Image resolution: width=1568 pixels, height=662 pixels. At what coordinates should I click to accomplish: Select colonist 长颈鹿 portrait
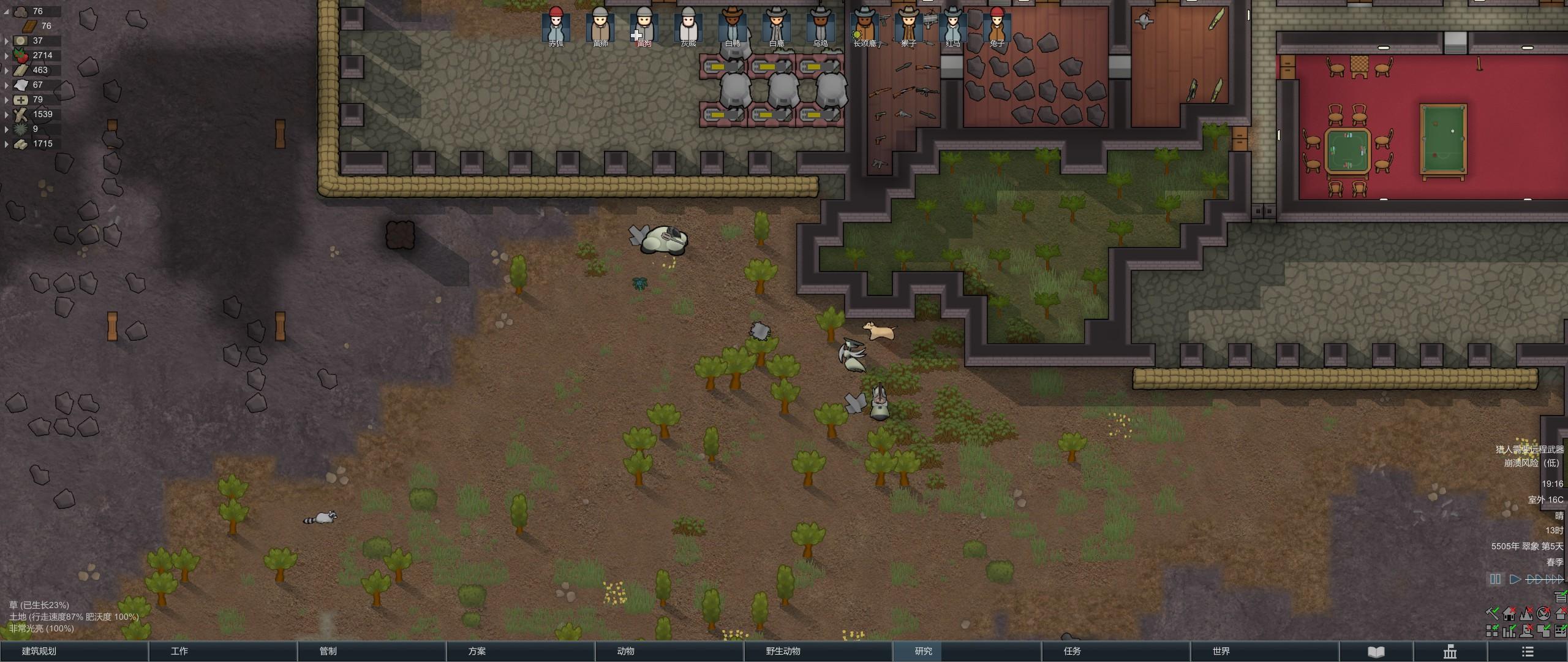(x=864, y=26)
